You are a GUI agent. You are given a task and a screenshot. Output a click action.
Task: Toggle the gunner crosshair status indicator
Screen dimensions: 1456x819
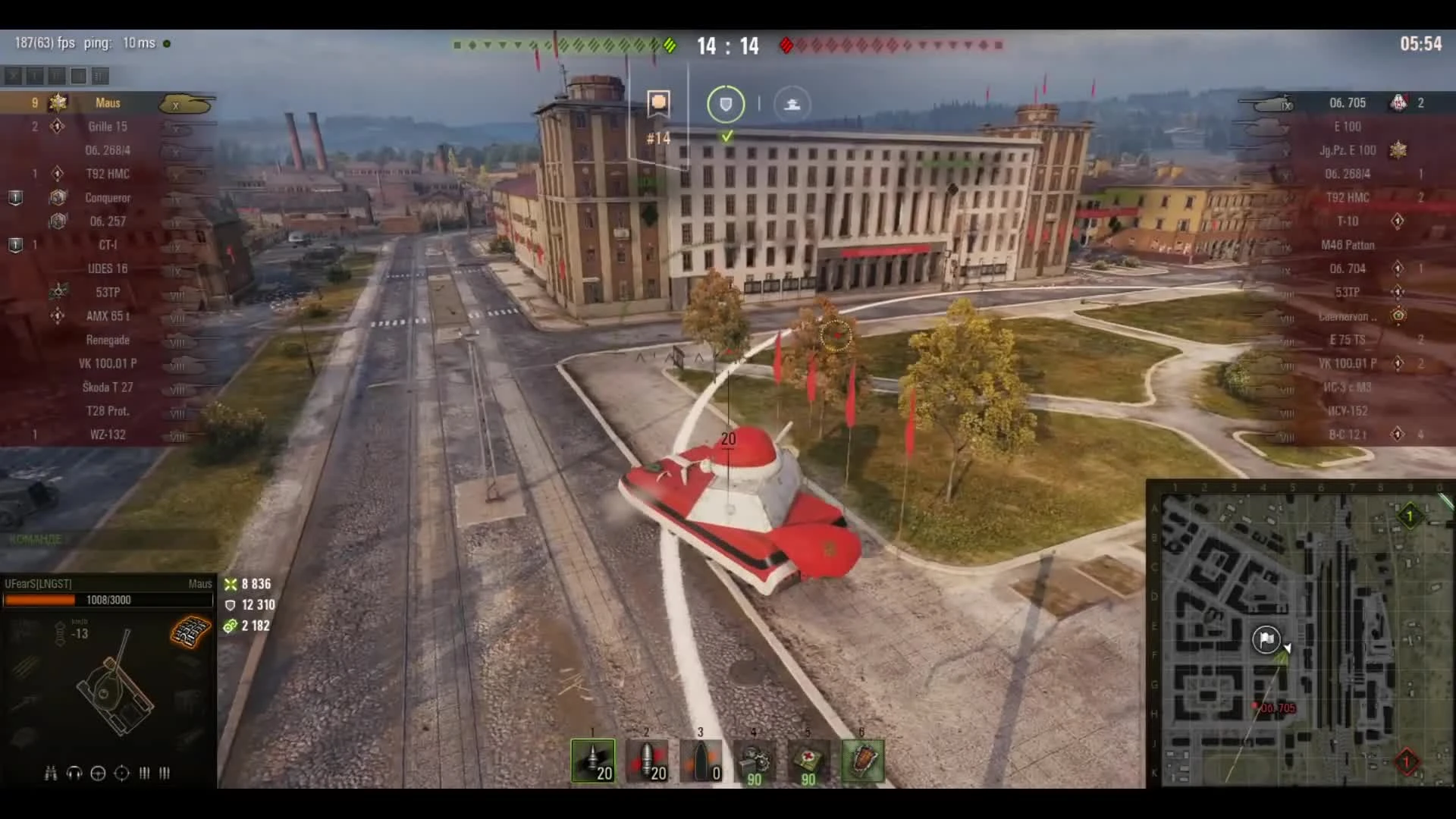[121, 773]
